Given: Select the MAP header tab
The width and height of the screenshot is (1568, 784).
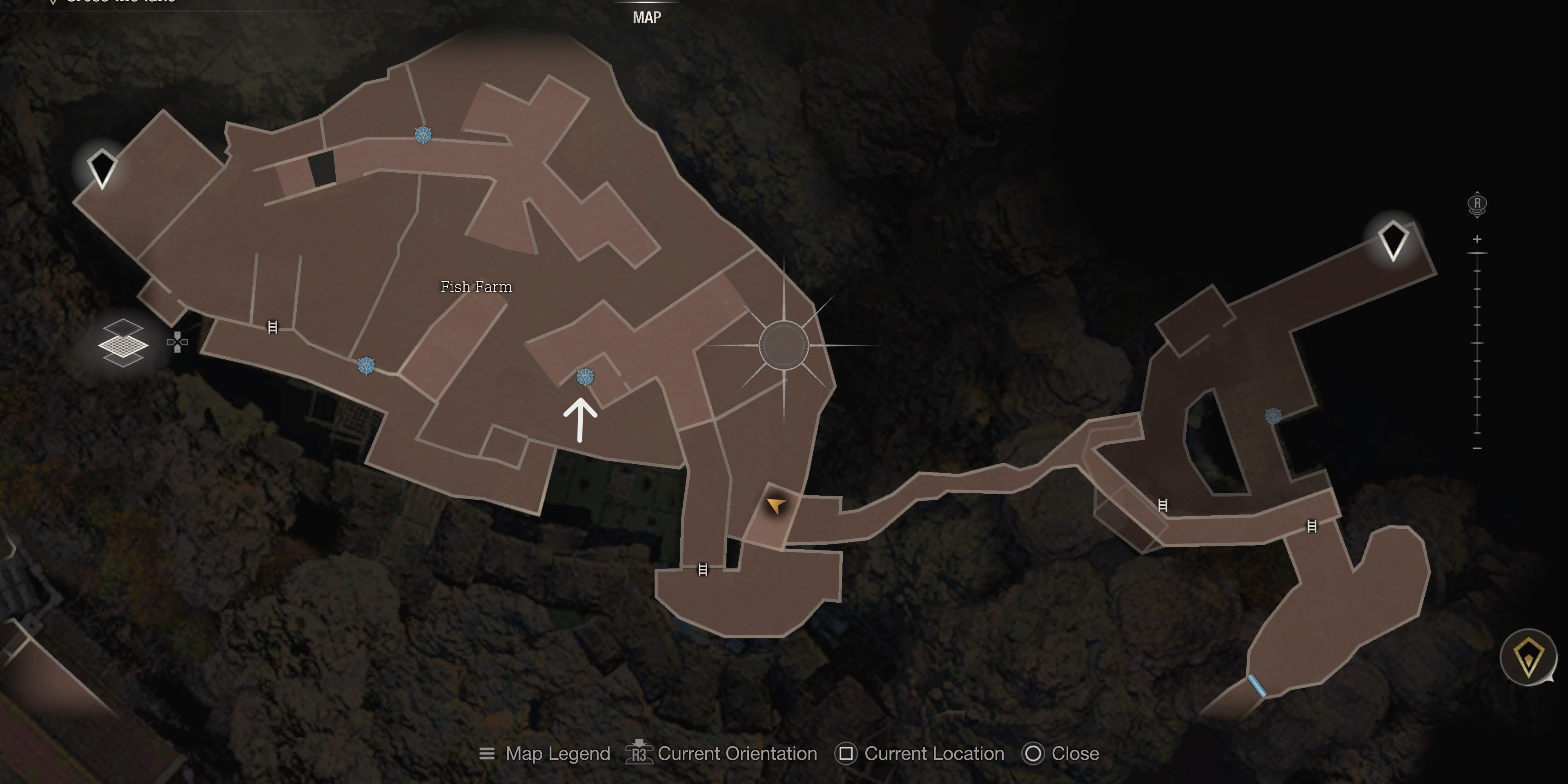Looking at the screenshot, I should tap(646, 17).
